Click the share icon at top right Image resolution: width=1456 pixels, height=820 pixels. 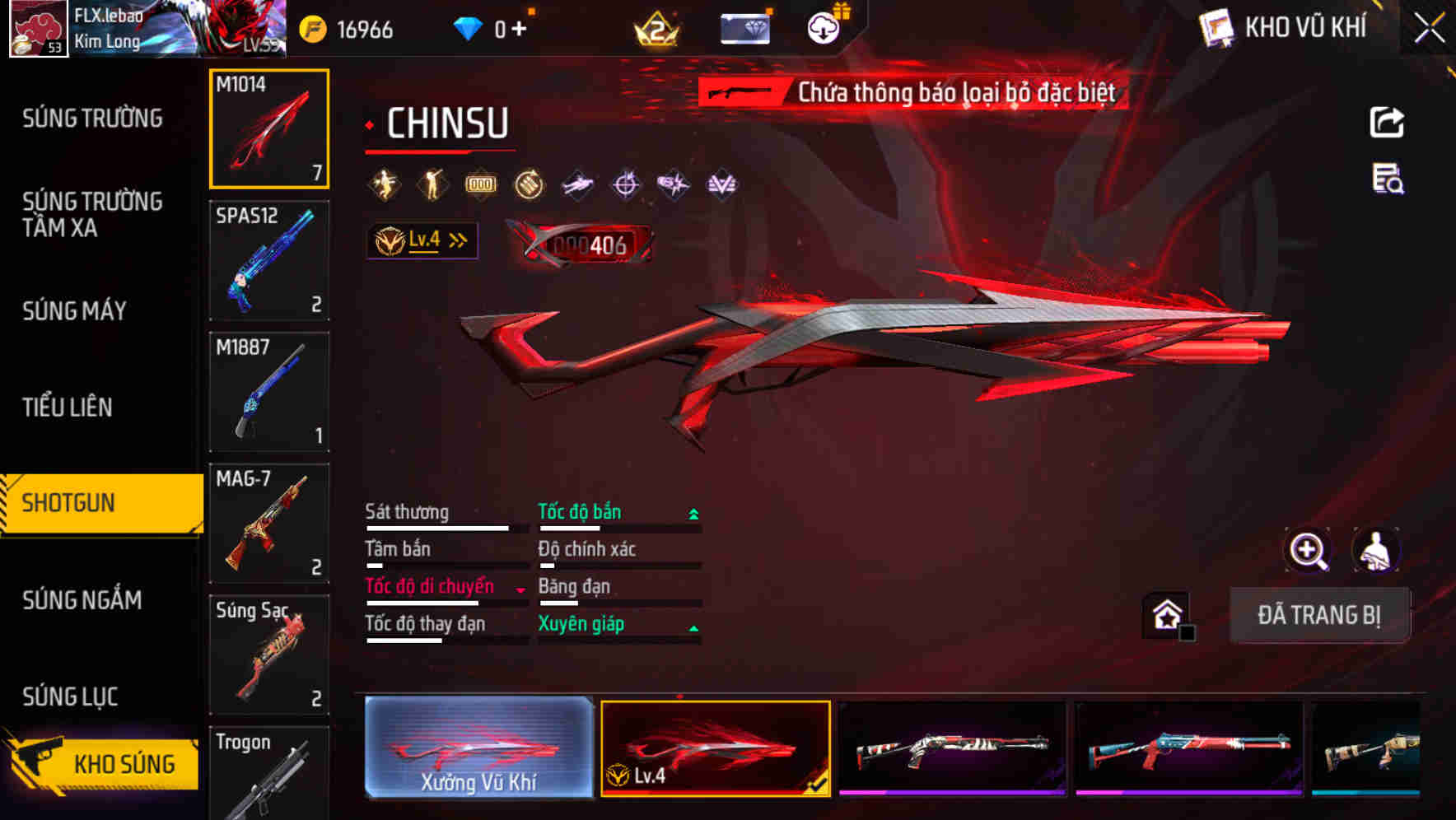point(1387,121)
